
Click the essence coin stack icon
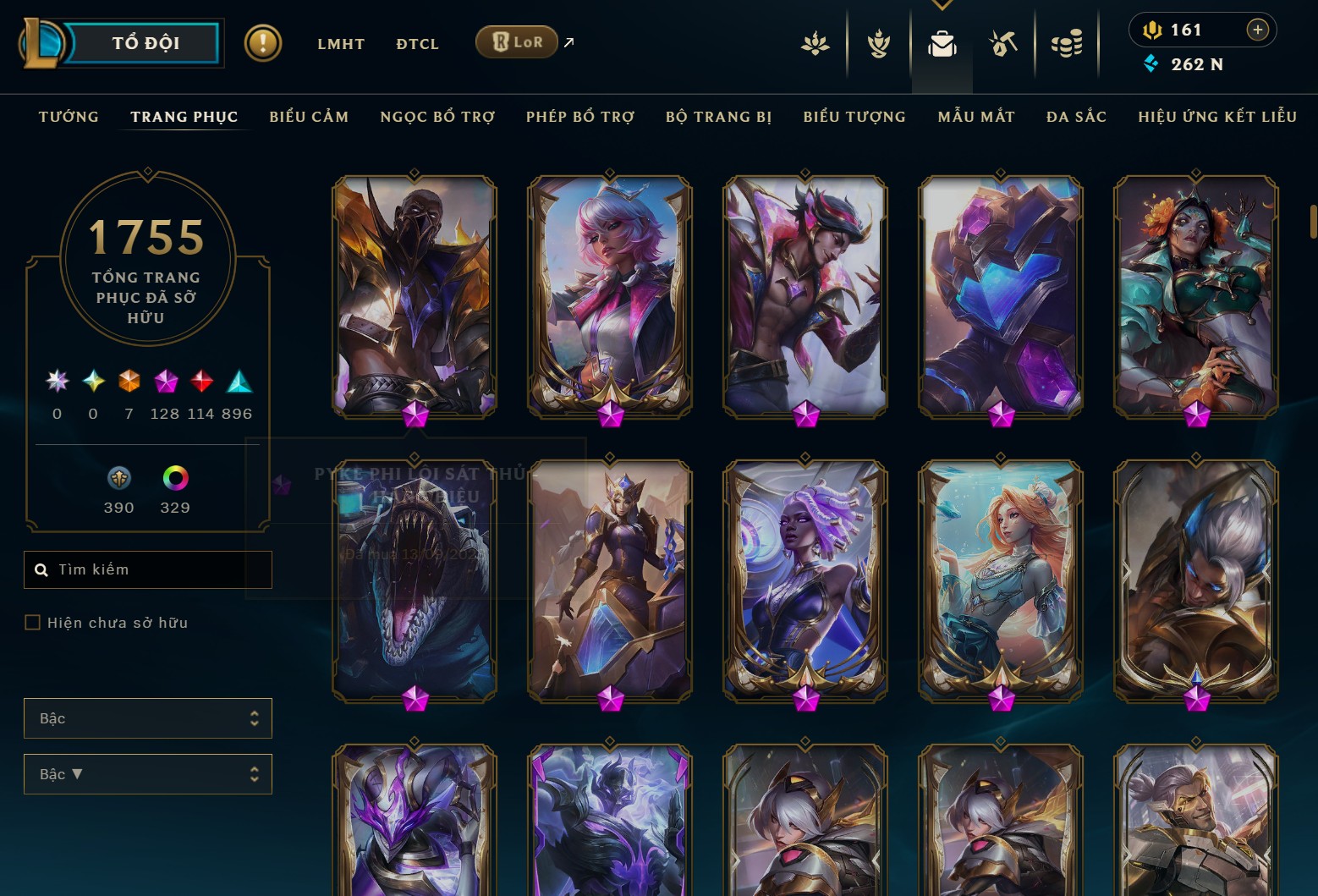click(x=1067, y=46)
